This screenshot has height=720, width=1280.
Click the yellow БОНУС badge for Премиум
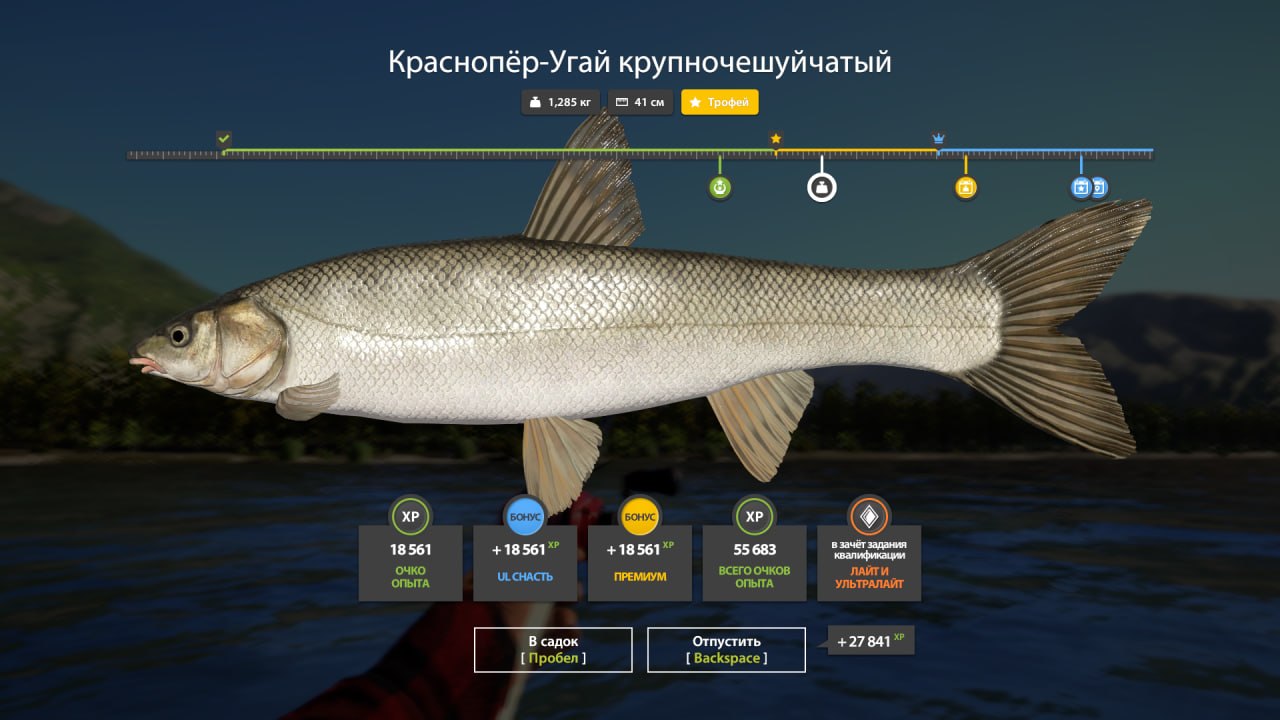tap(639, 516)
